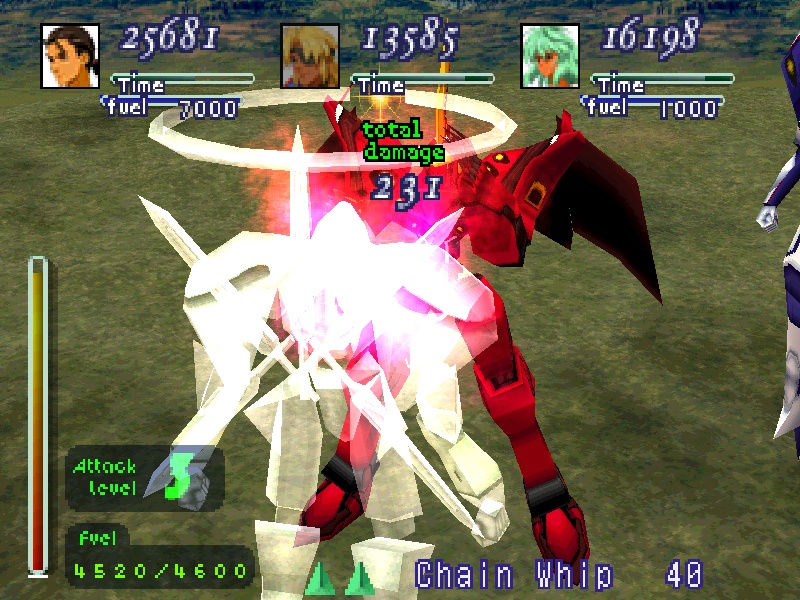The width and height of the screenshot is (800, 600).
Task: Select the brown-haired party member portrait
Action: click(x=70, y=56)
